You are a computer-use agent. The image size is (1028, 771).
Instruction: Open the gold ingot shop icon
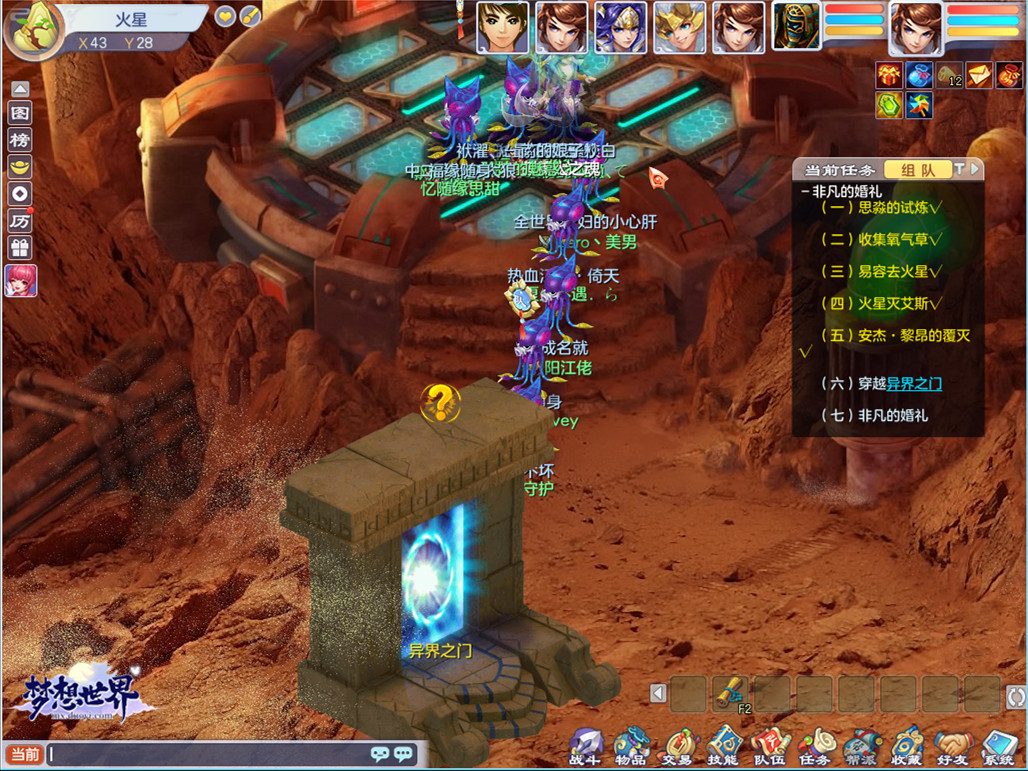tap(20, 167)
